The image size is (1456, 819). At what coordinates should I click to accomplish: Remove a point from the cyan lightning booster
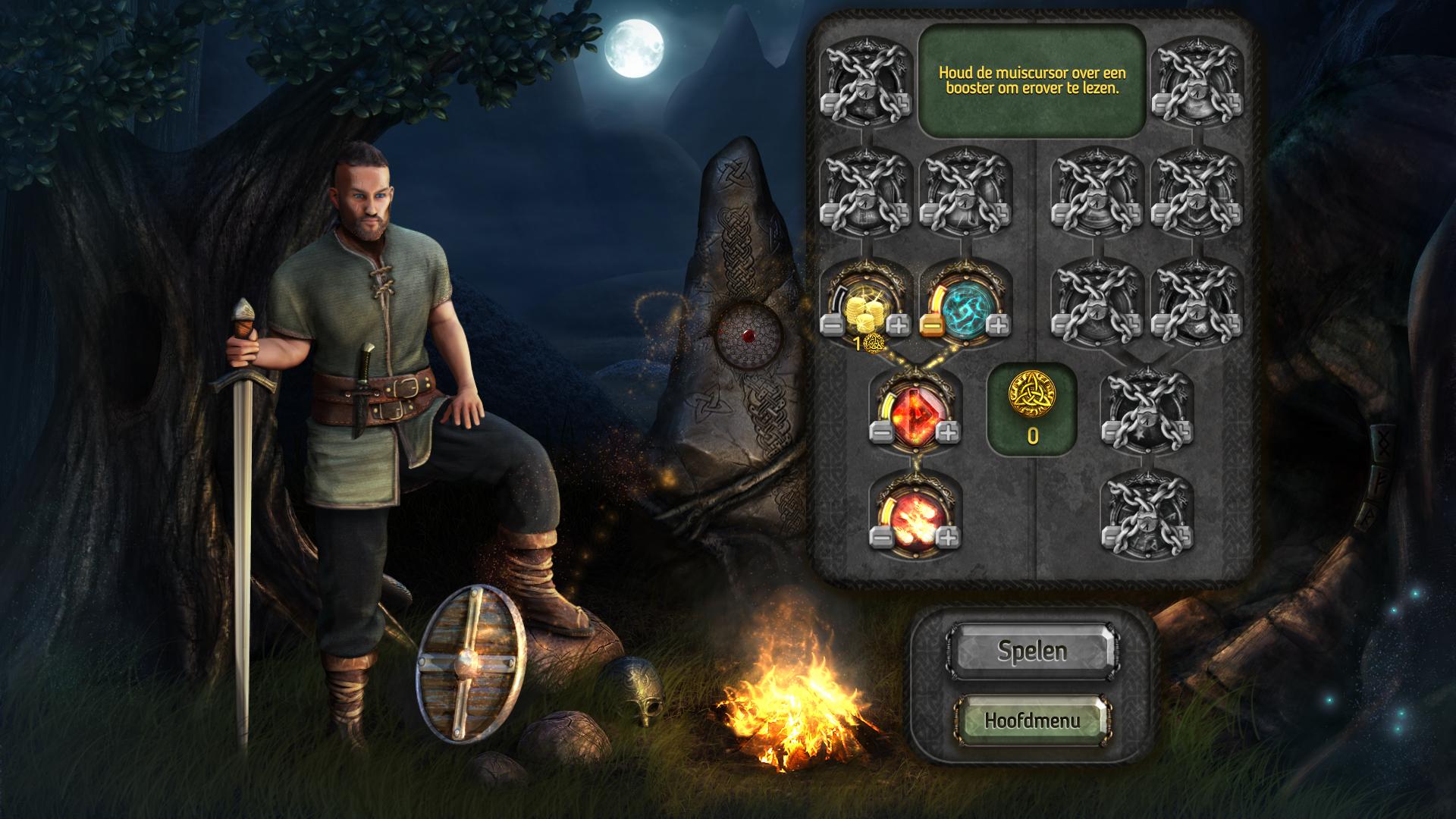pos(932,326)
